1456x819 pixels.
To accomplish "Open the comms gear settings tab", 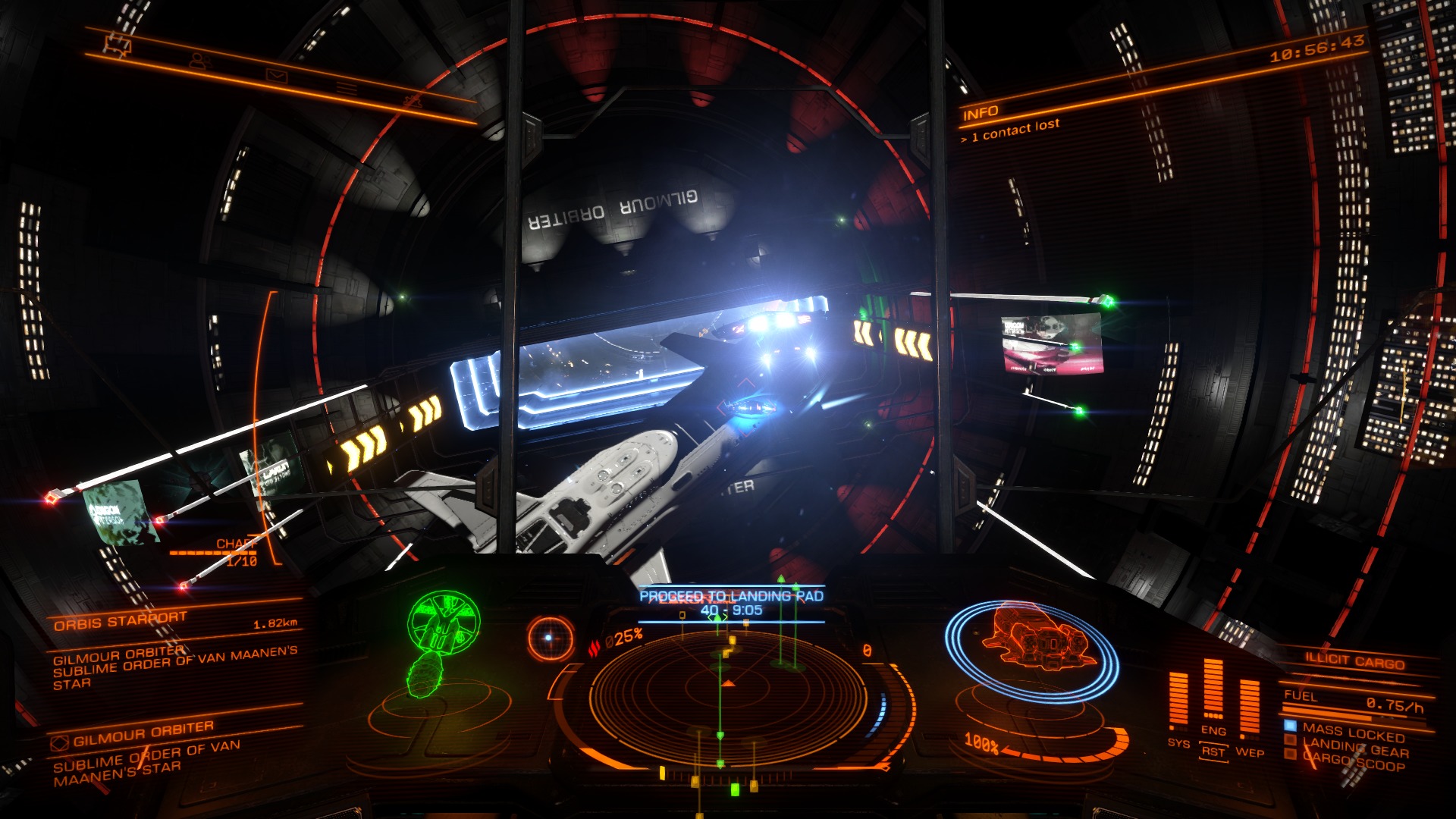I will click(x=413, y=101).
